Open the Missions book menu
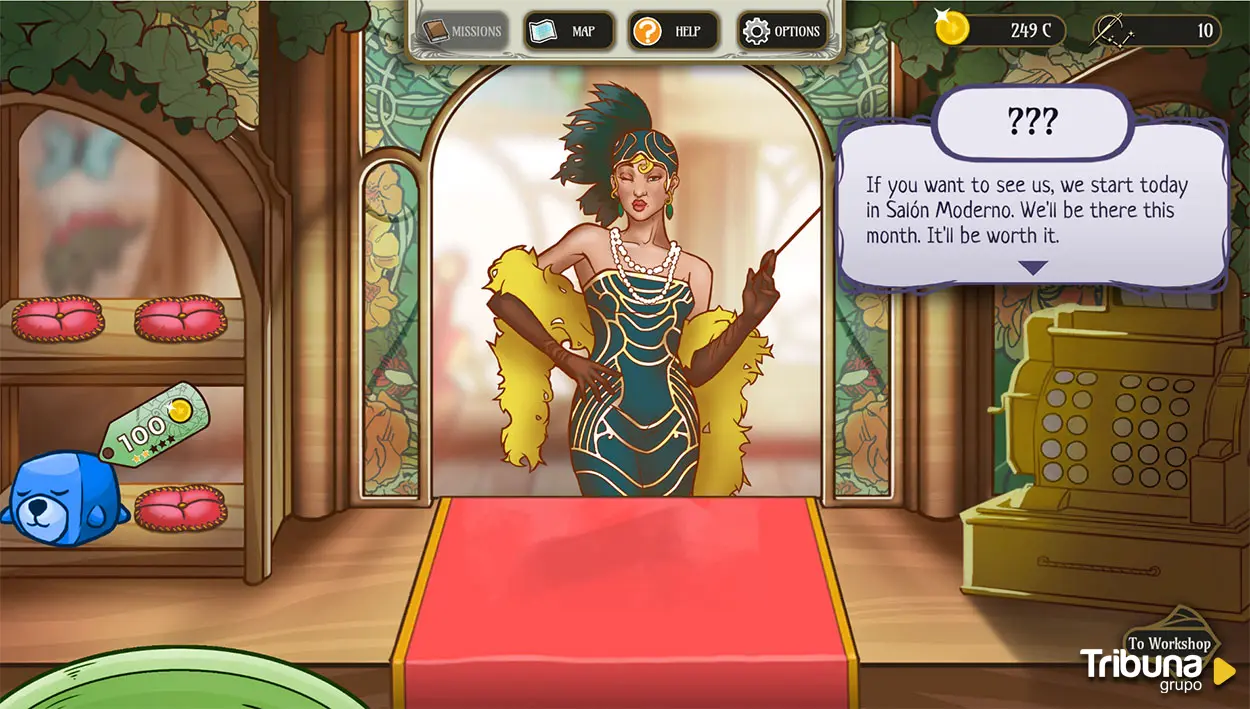Viewport: 1250px width, 709px height. (463, 31)
